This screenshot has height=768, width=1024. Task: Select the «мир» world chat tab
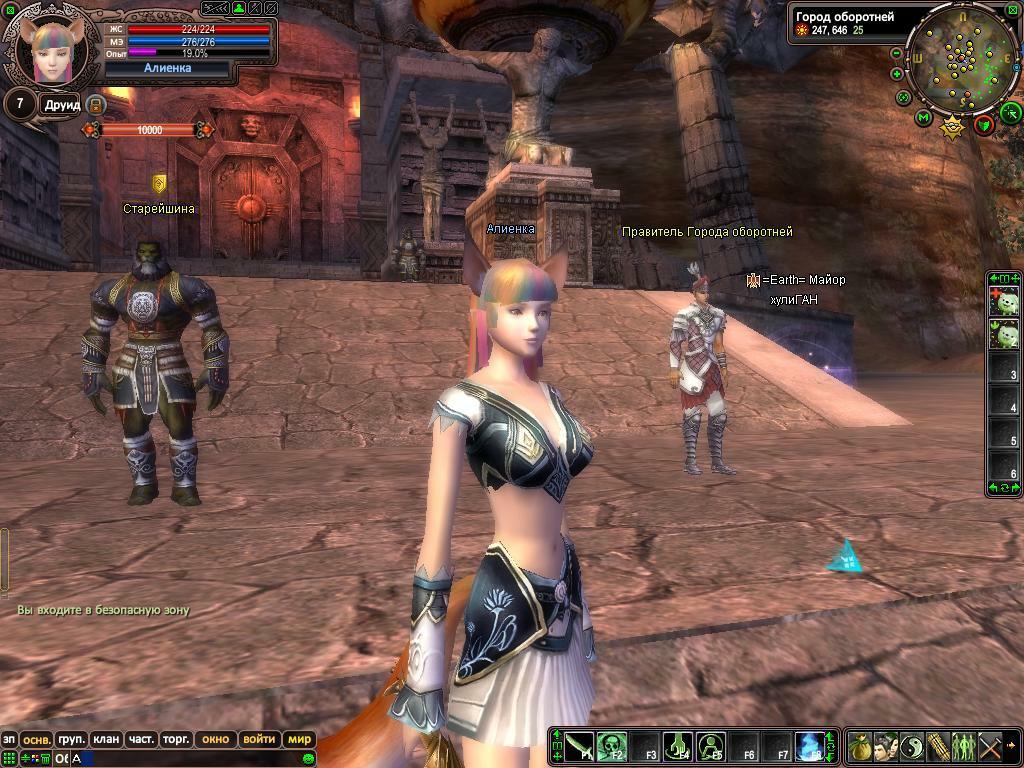(299, 740)
